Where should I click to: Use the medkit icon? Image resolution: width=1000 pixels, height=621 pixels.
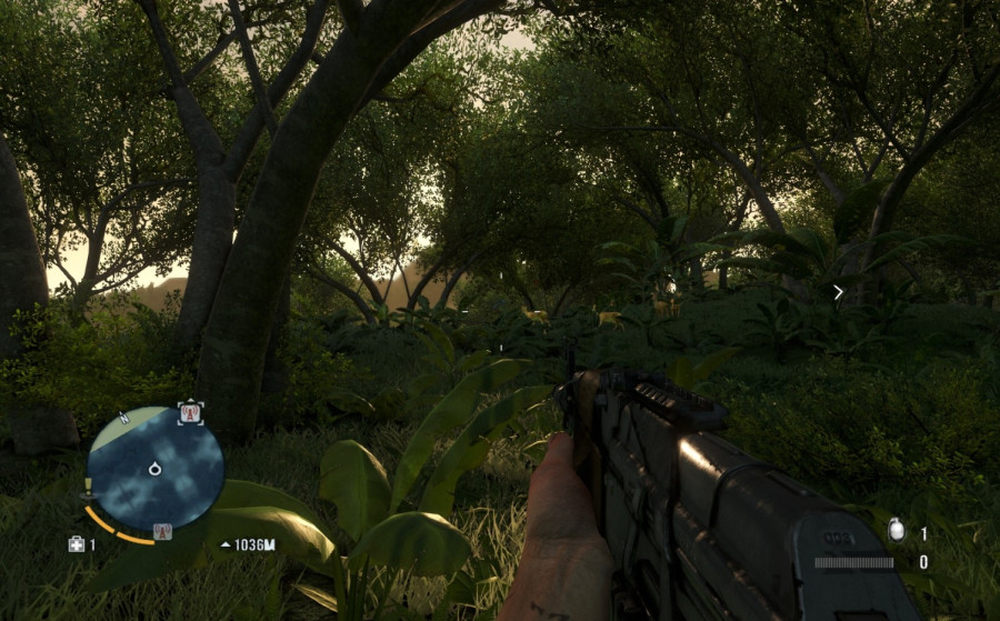[x=76, y=544]
